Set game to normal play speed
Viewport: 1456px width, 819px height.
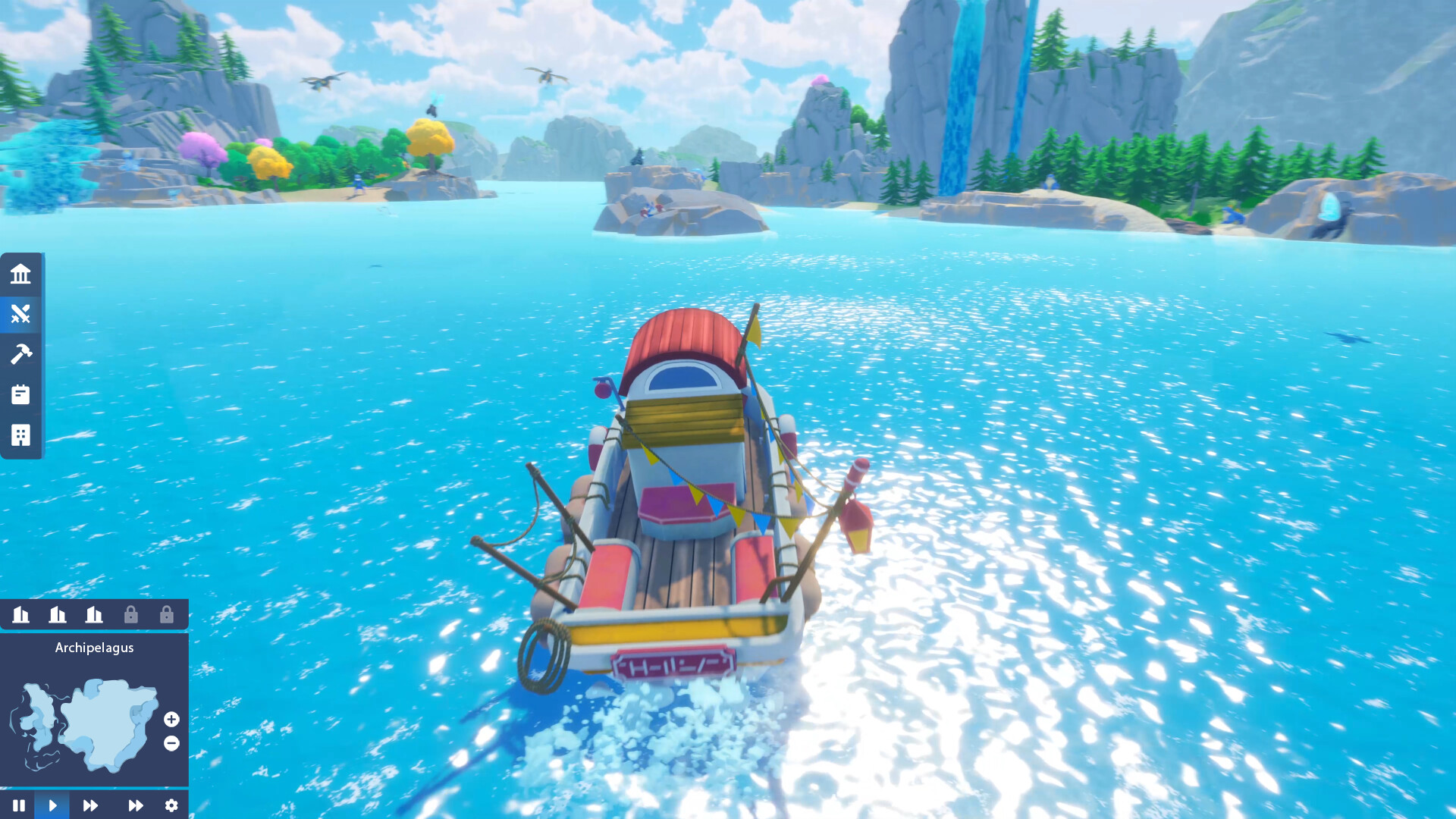tap(53, 805)
